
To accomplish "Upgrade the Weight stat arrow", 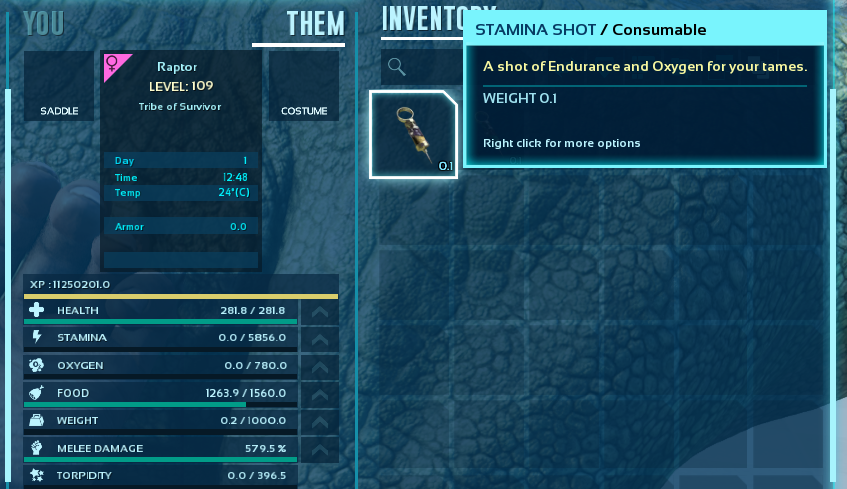I will pyautogui.click(x=319, y=421).
